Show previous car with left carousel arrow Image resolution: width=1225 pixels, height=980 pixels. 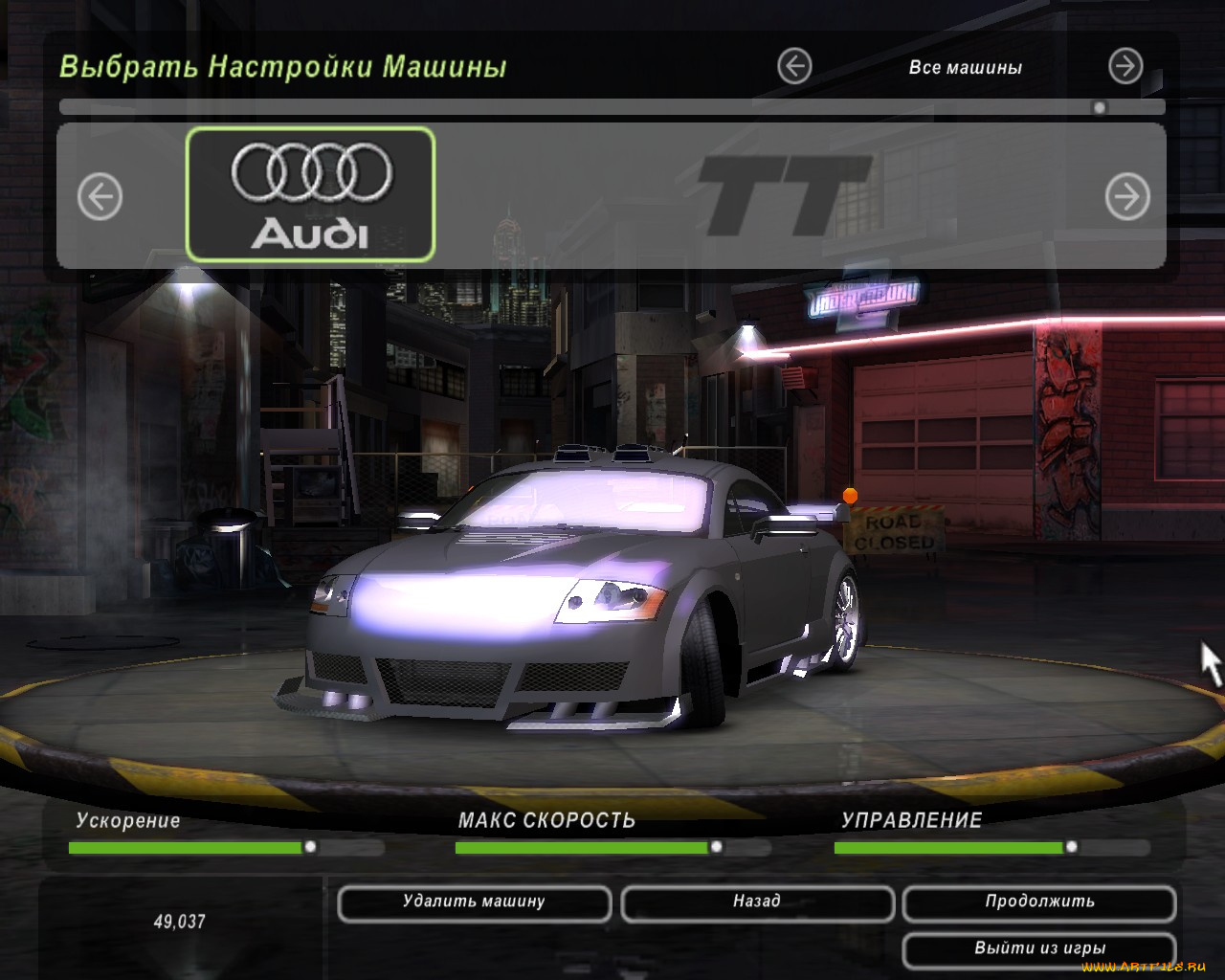coord(100,197)
